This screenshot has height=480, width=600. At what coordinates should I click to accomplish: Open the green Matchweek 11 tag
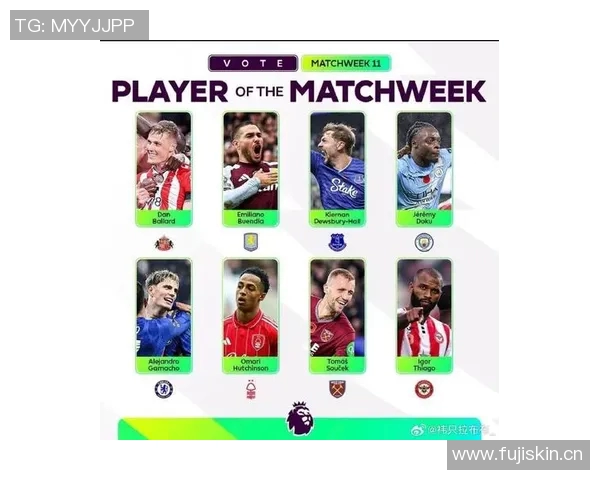point(345,63)
